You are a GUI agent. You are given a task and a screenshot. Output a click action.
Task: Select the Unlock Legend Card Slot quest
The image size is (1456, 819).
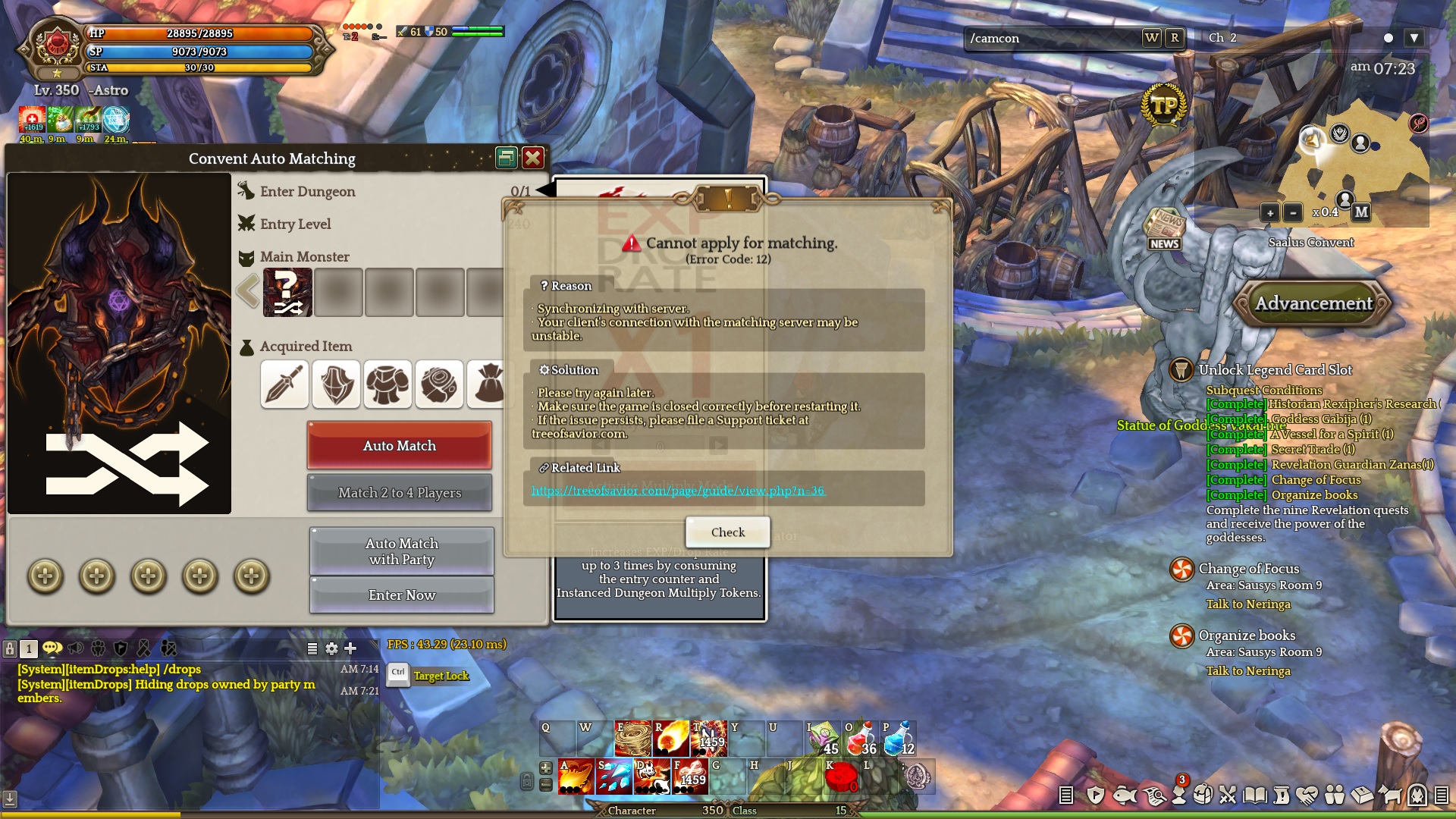point(1275,370)
